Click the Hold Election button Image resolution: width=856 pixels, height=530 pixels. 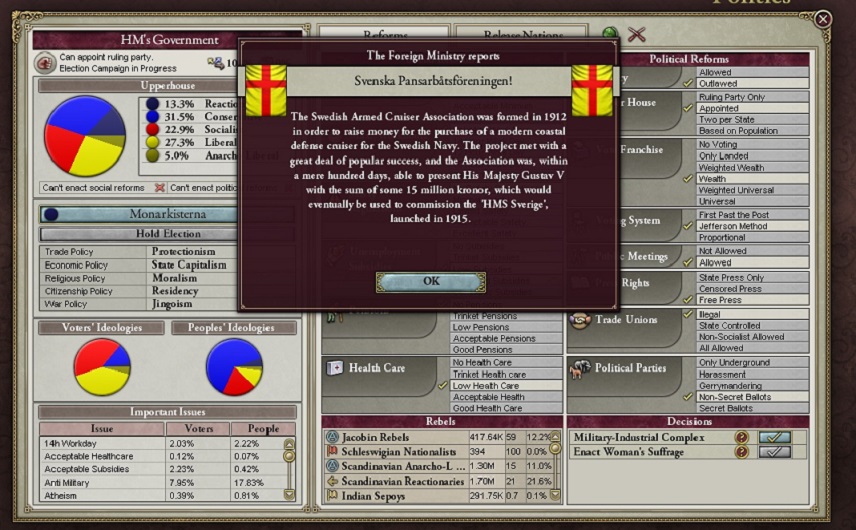click(168, 234)
